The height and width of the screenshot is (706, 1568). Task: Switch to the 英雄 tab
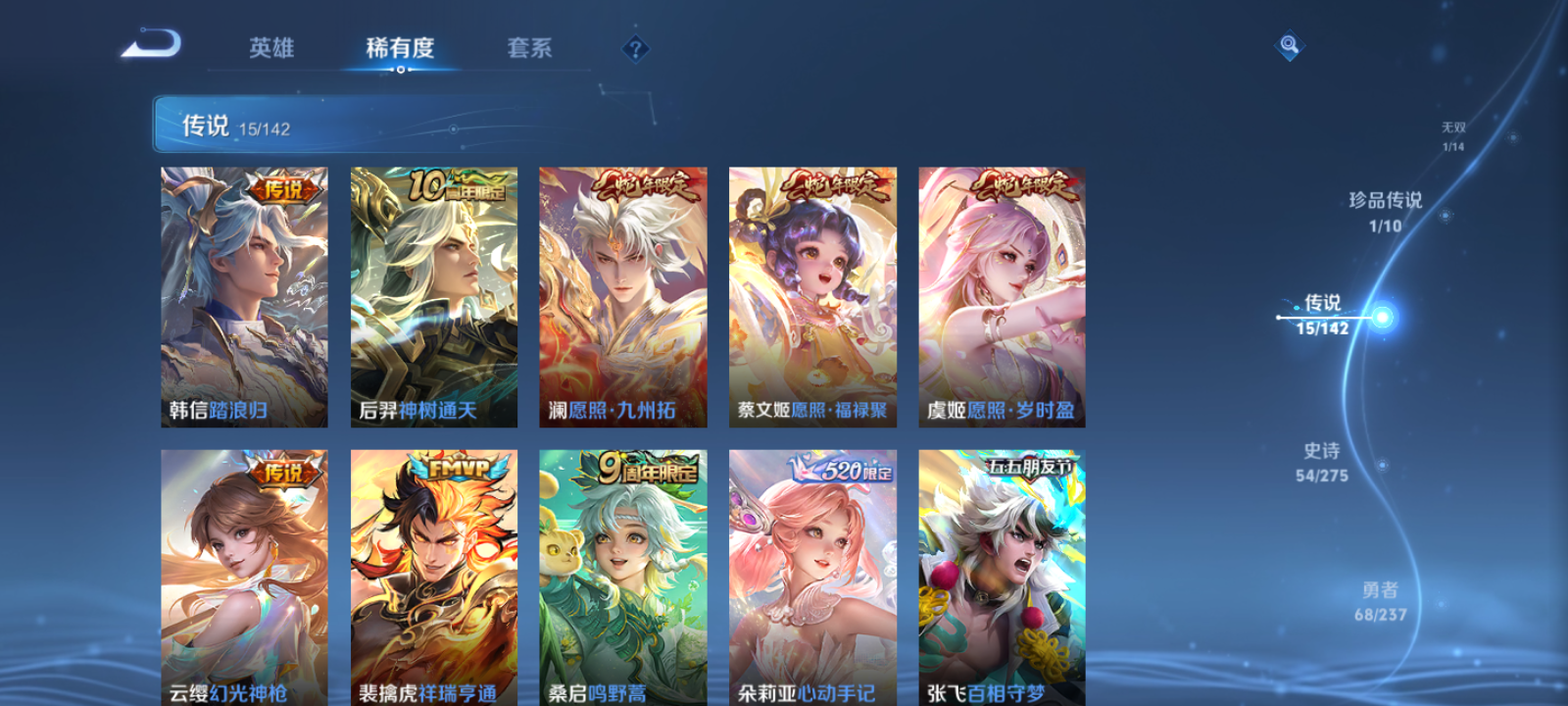click(x=270, y=47)
